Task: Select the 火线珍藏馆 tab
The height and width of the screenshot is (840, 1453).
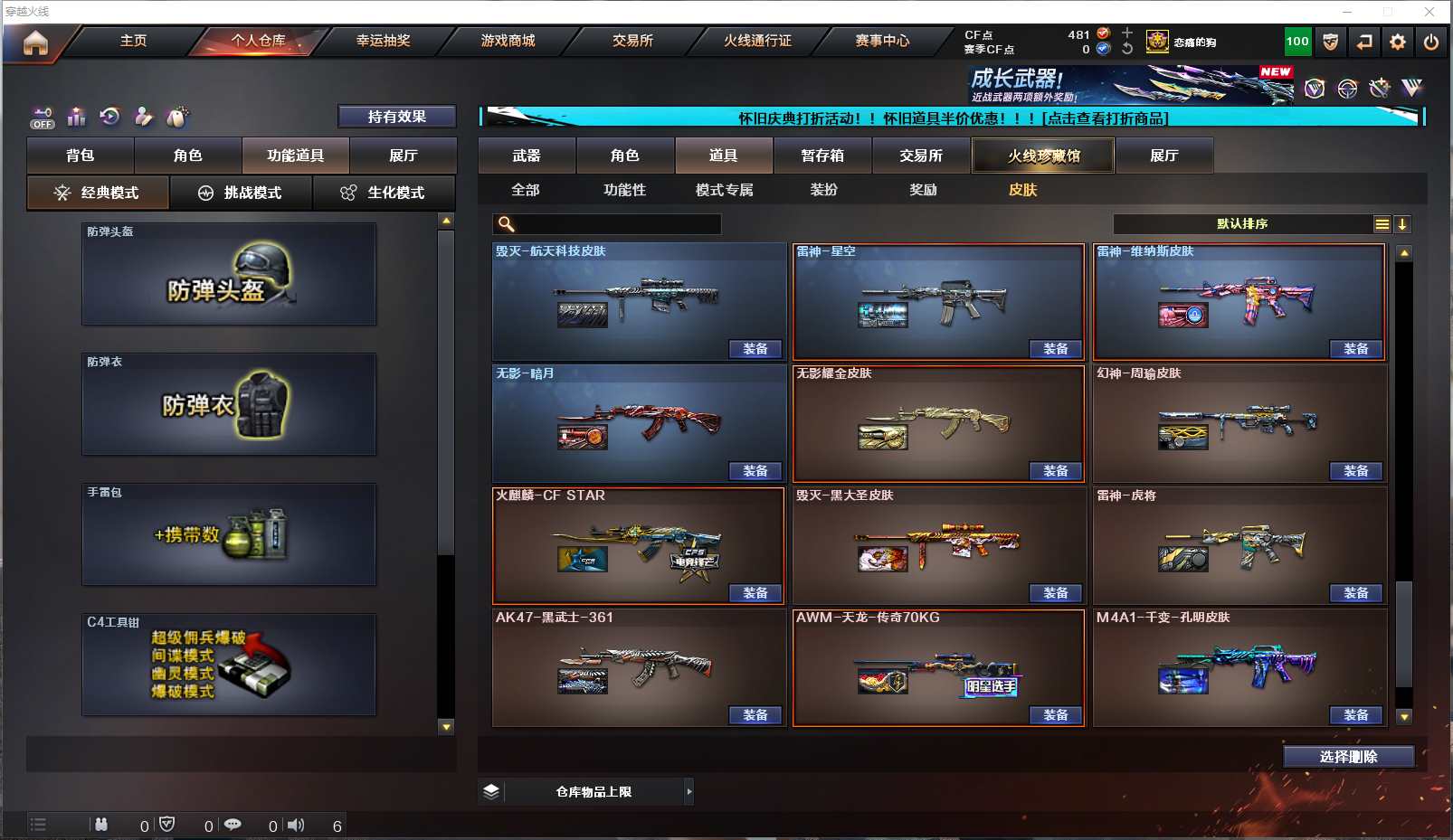Action: coord(1043,156)
